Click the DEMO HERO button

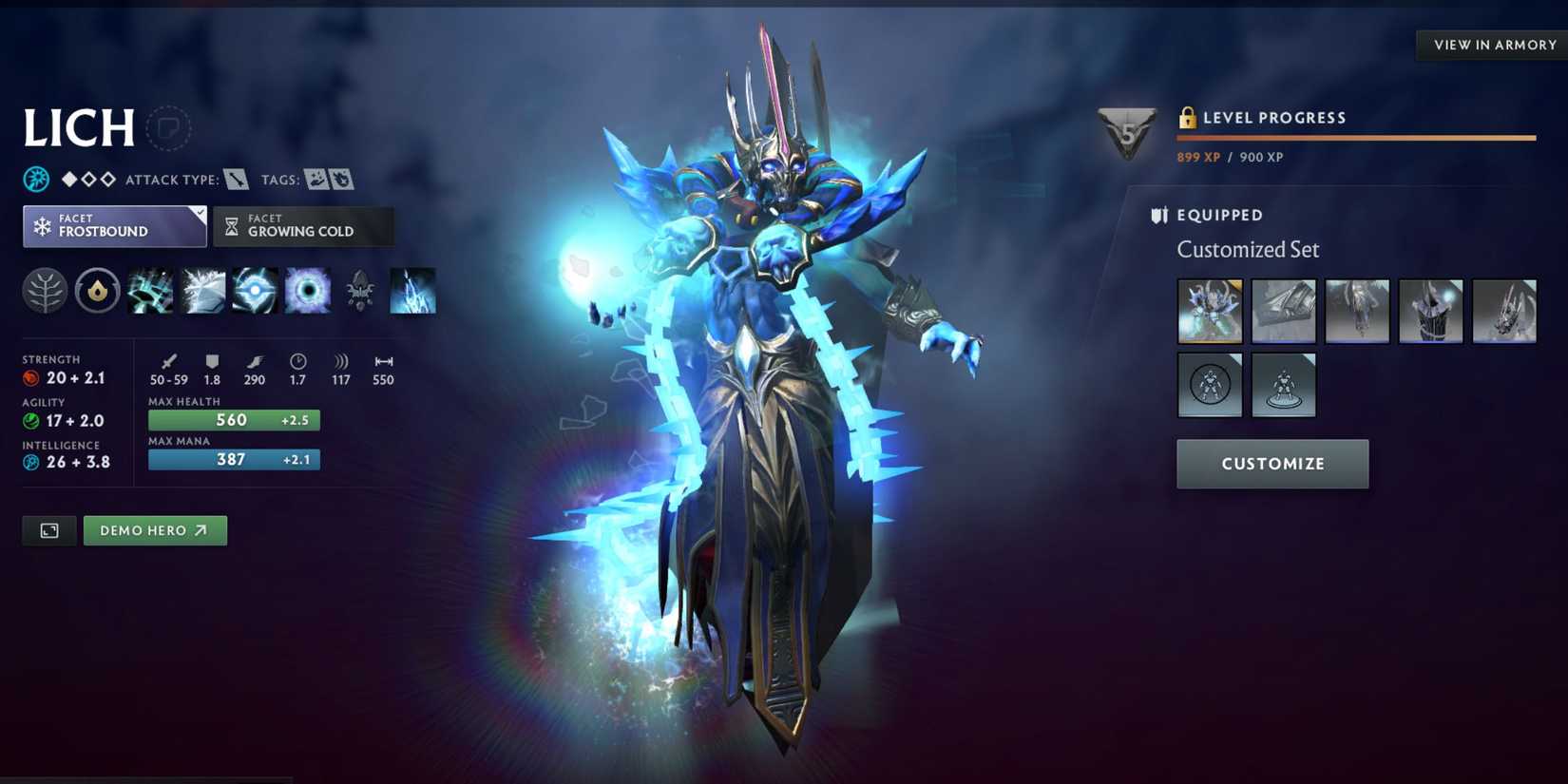coord(154,530)
